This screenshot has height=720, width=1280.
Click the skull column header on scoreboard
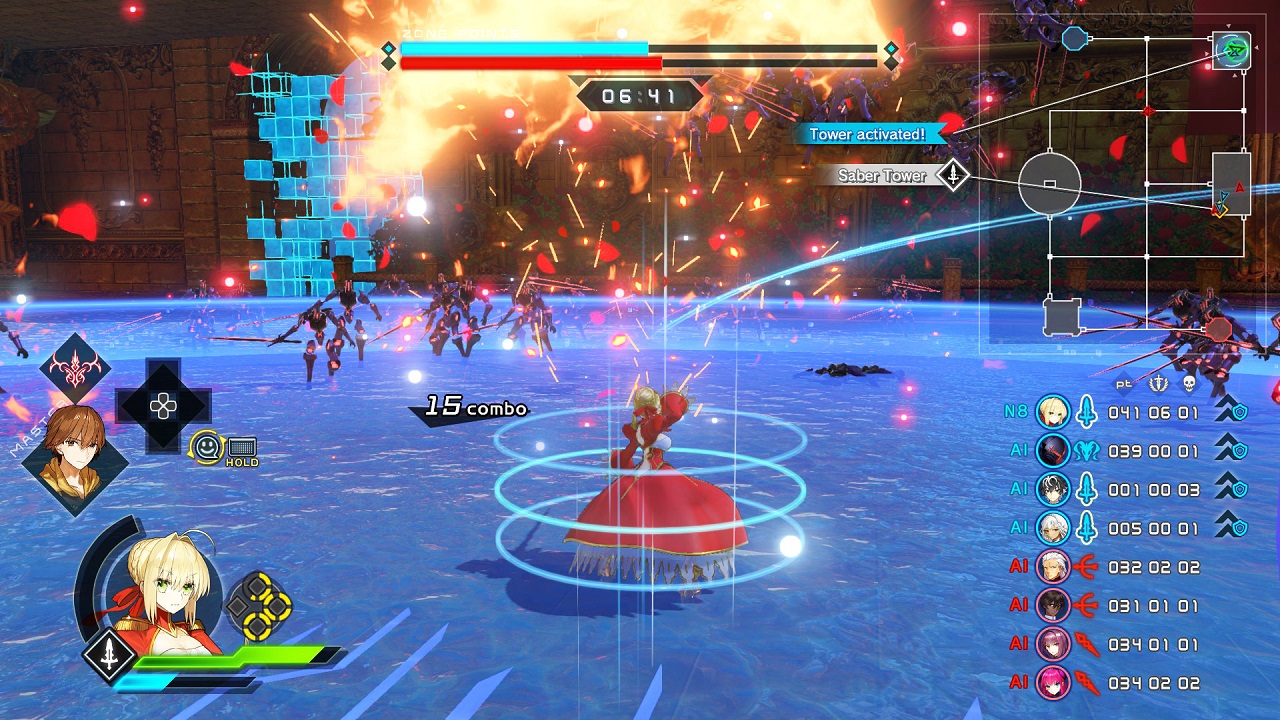click(x=1188, y=384)
